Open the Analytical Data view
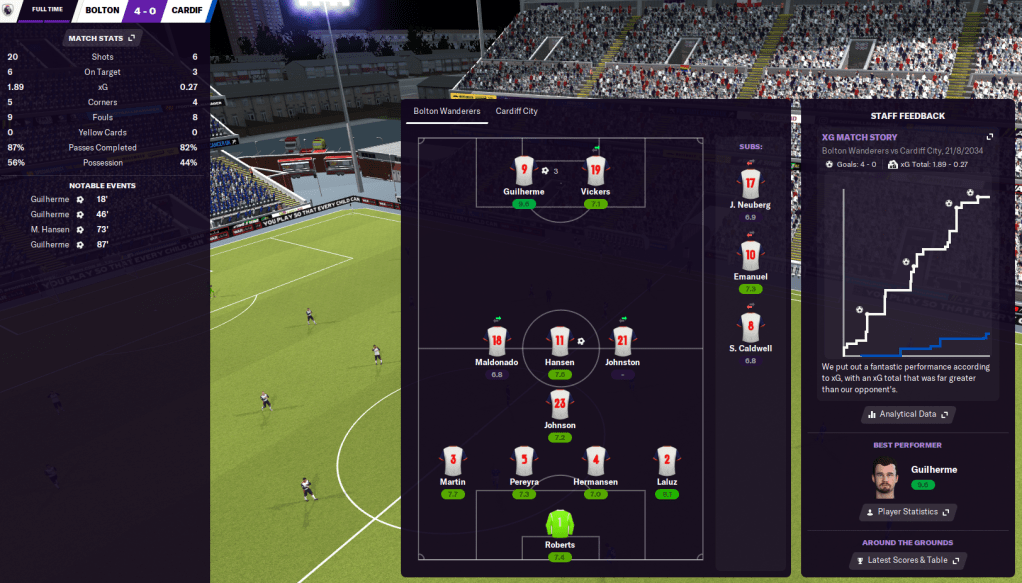Image resolution: width=1022 pixels, height=583 pixels. [907, 414]
